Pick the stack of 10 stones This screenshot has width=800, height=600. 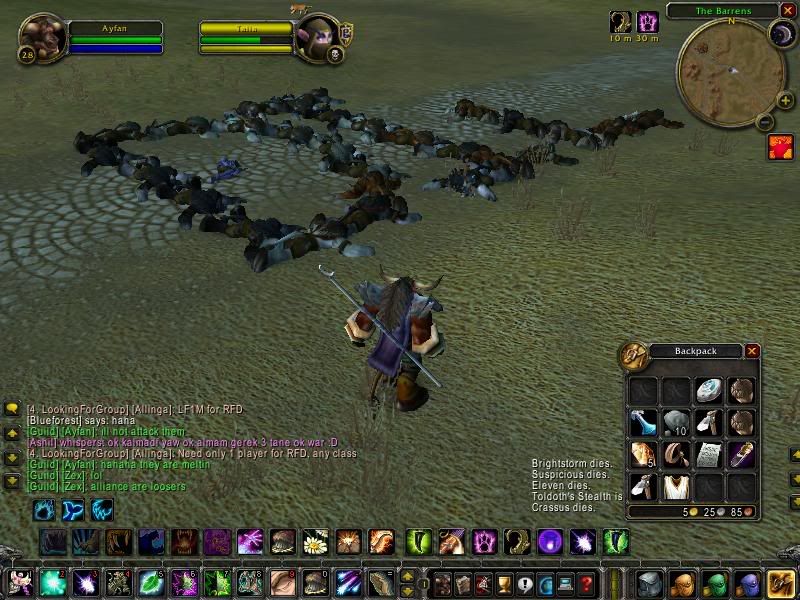[676, 422]
